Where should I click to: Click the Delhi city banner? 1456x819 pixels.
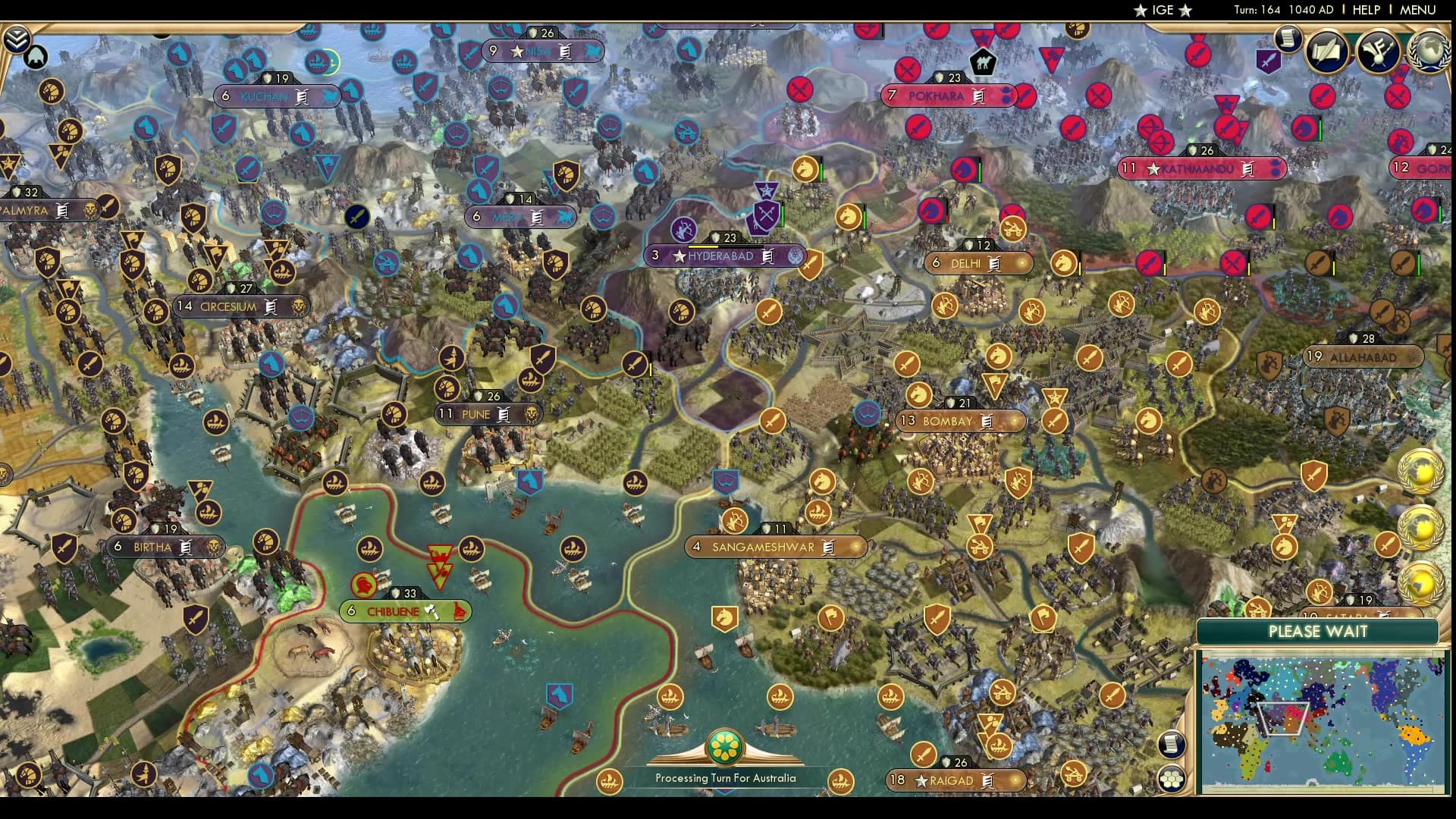pyautogui.click(x=978, y=264)
